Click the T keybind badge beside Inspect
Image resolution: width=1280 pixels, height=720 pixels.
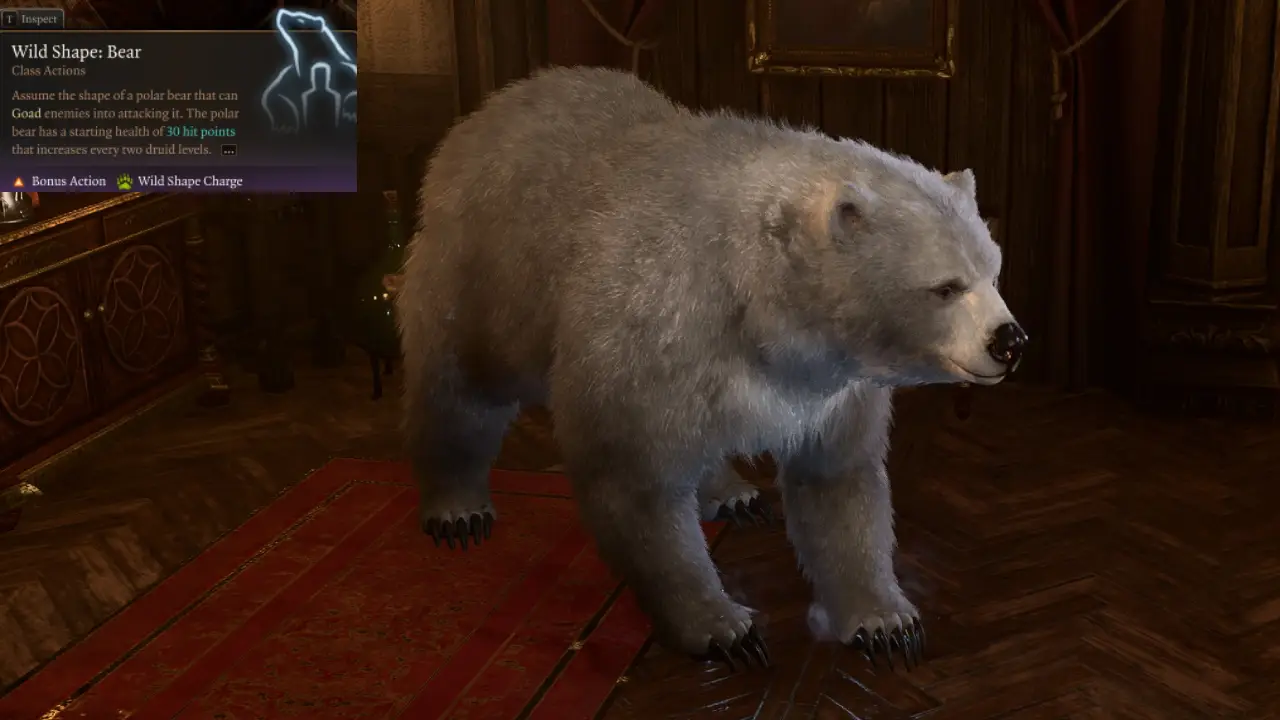[x=10, y=18]
